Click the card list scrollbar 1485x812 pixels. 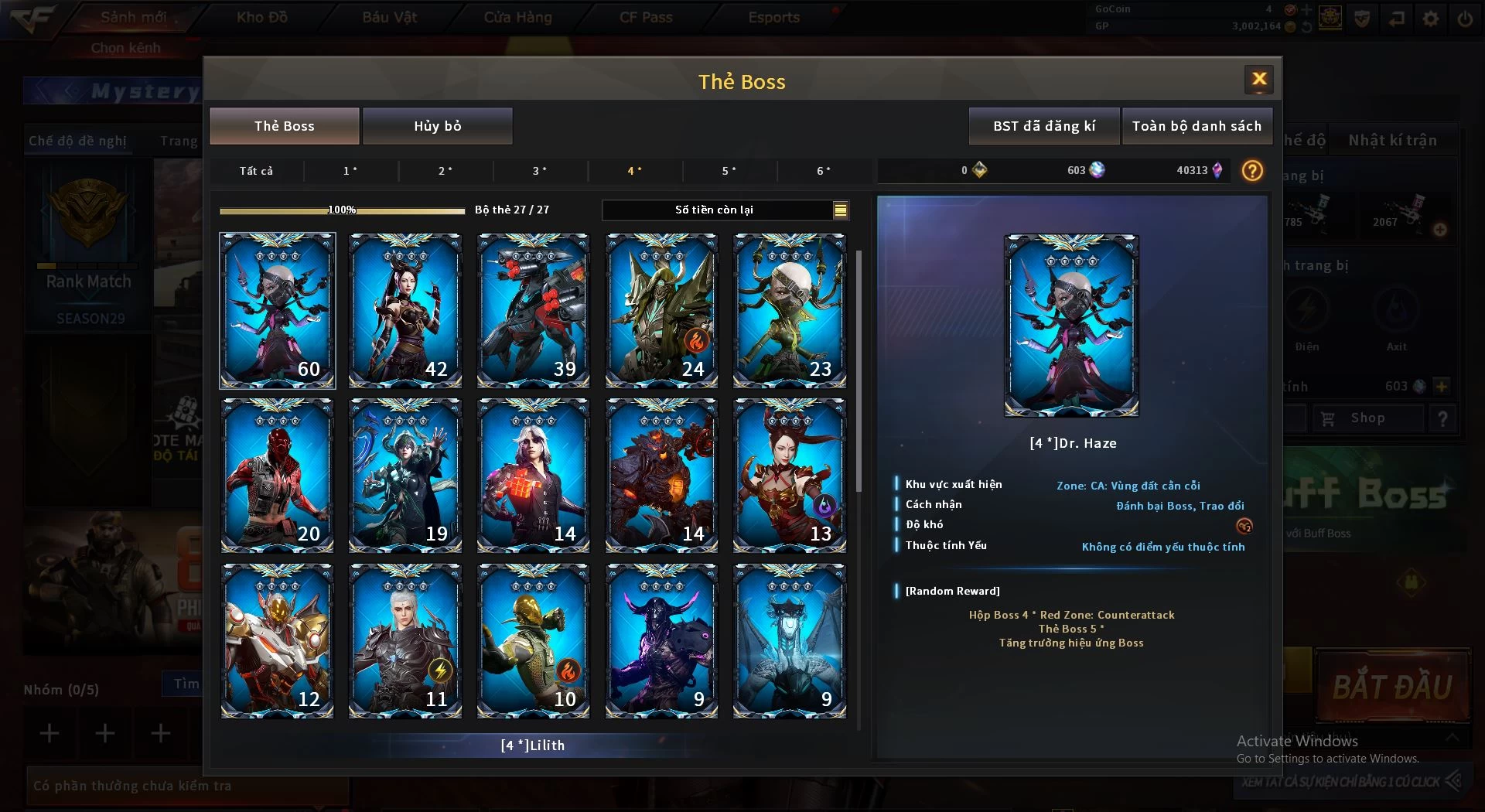coord(859,371)
